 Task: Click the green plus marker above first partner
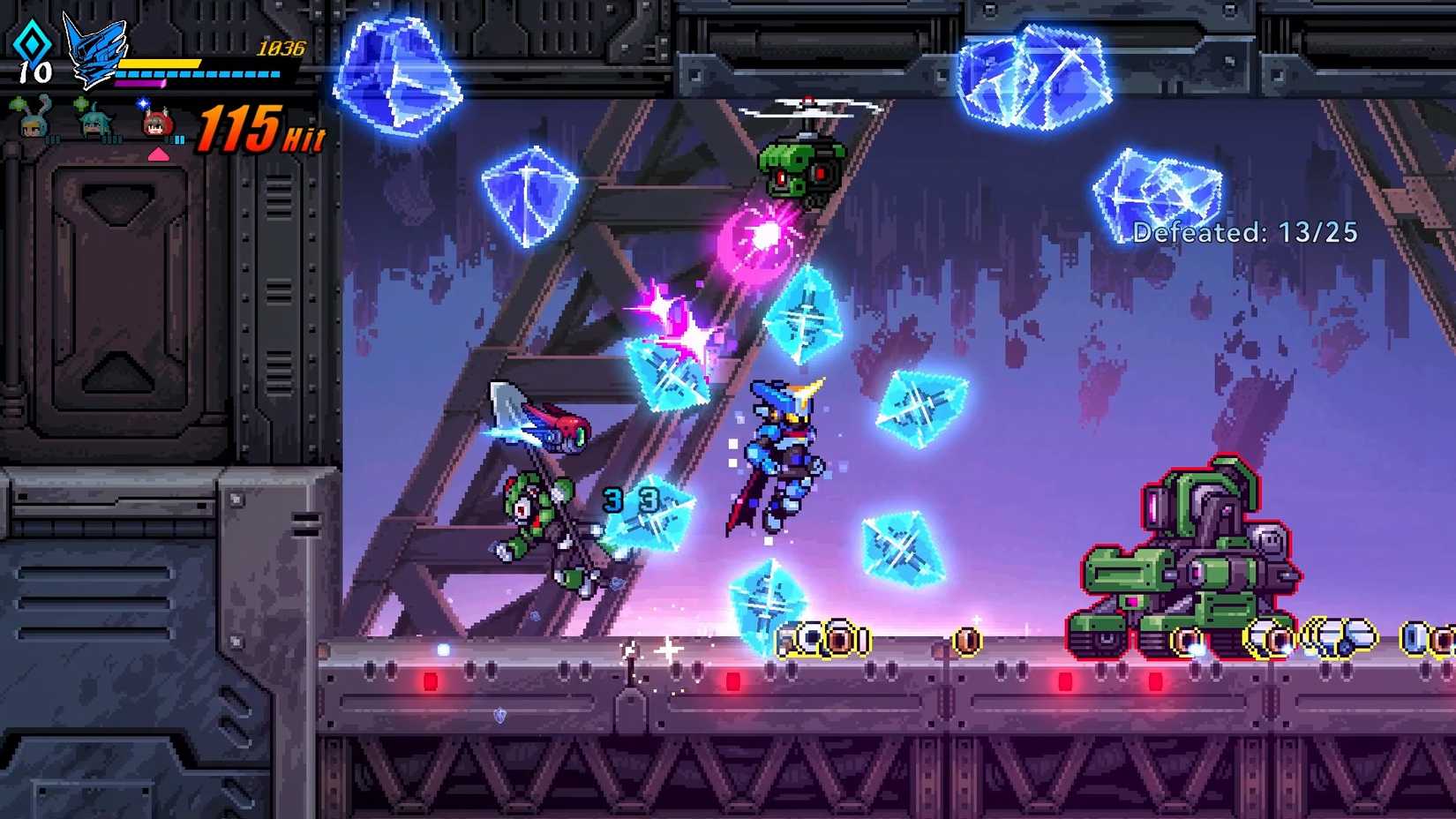[x=19, y=102]
